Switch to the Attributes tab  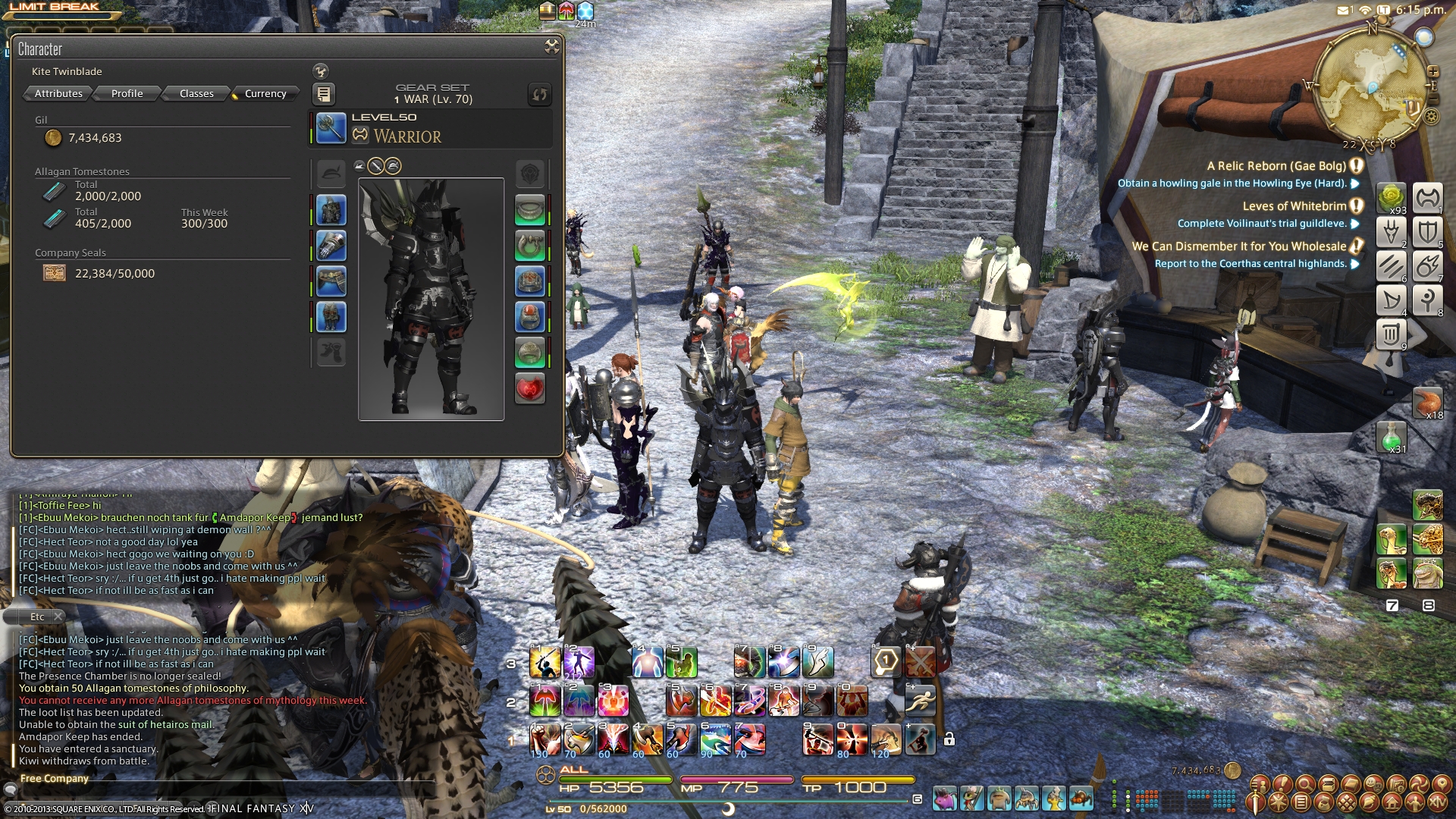coord(58,93)
